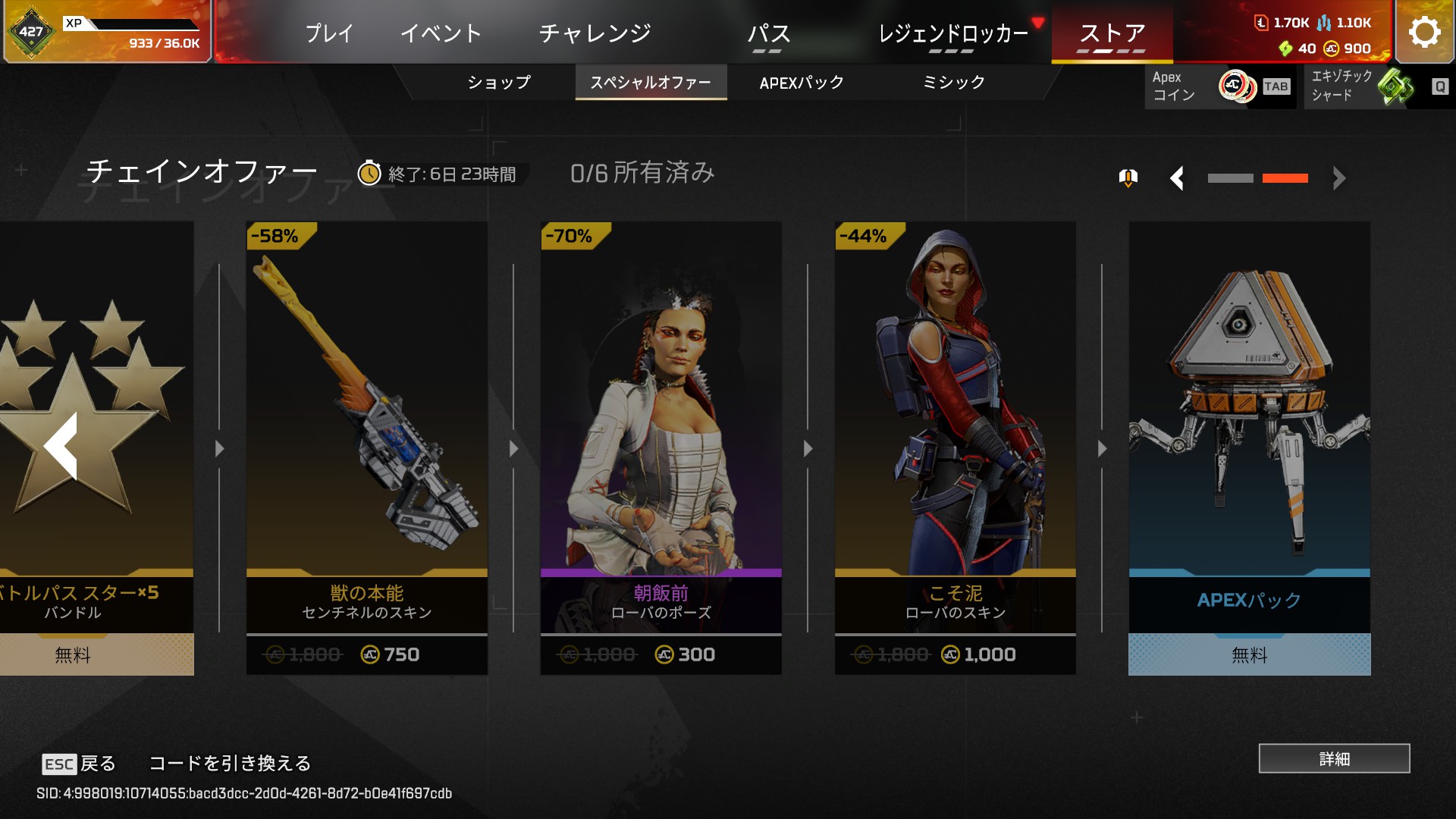This screenshot has height=819, width=1456.
Task: Switch to the ショップ sub-tab
Action: point(498,82)
